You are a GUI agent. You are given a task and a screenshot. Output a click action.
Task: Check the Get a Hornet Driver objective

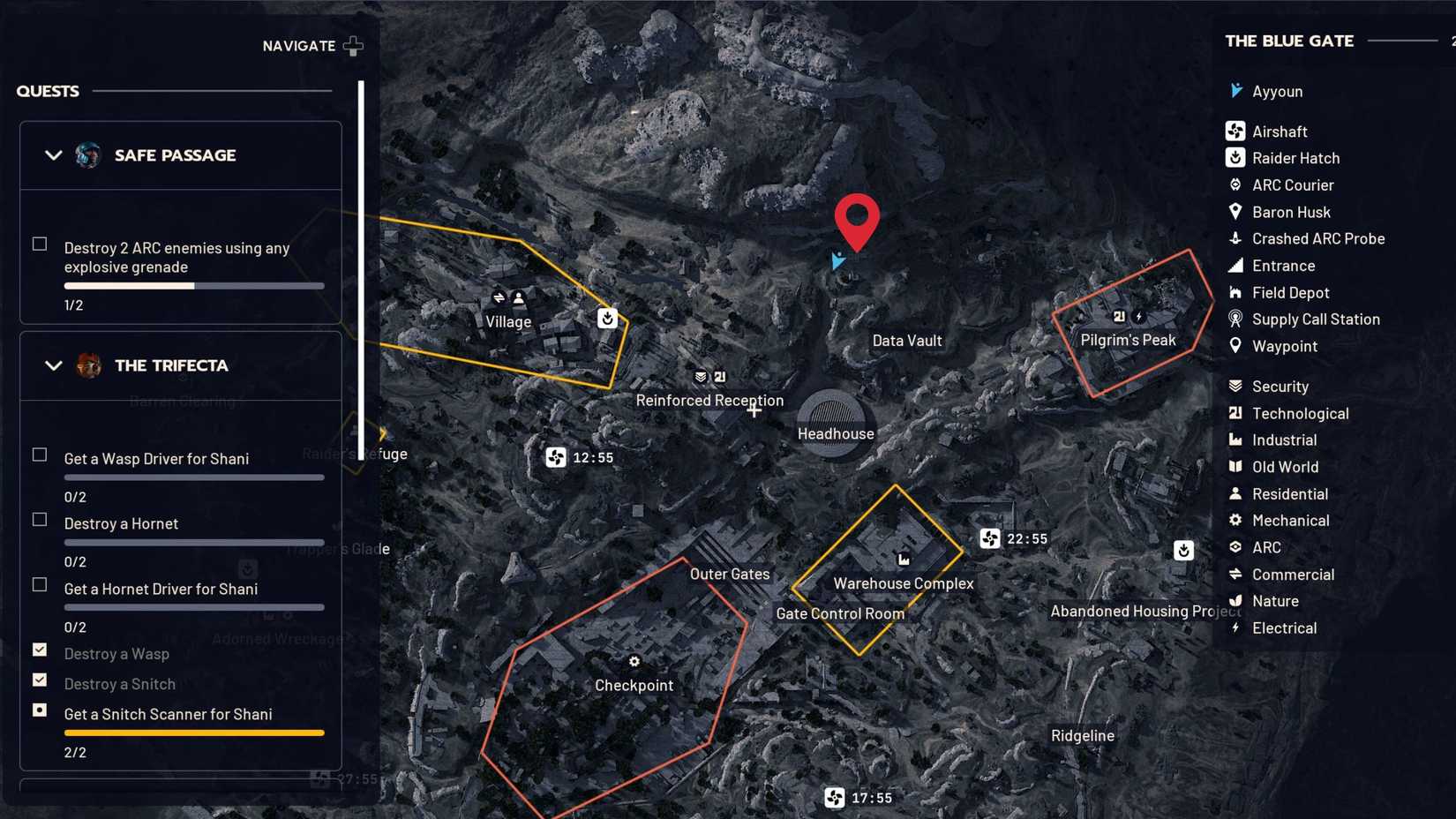click(39, 584)
